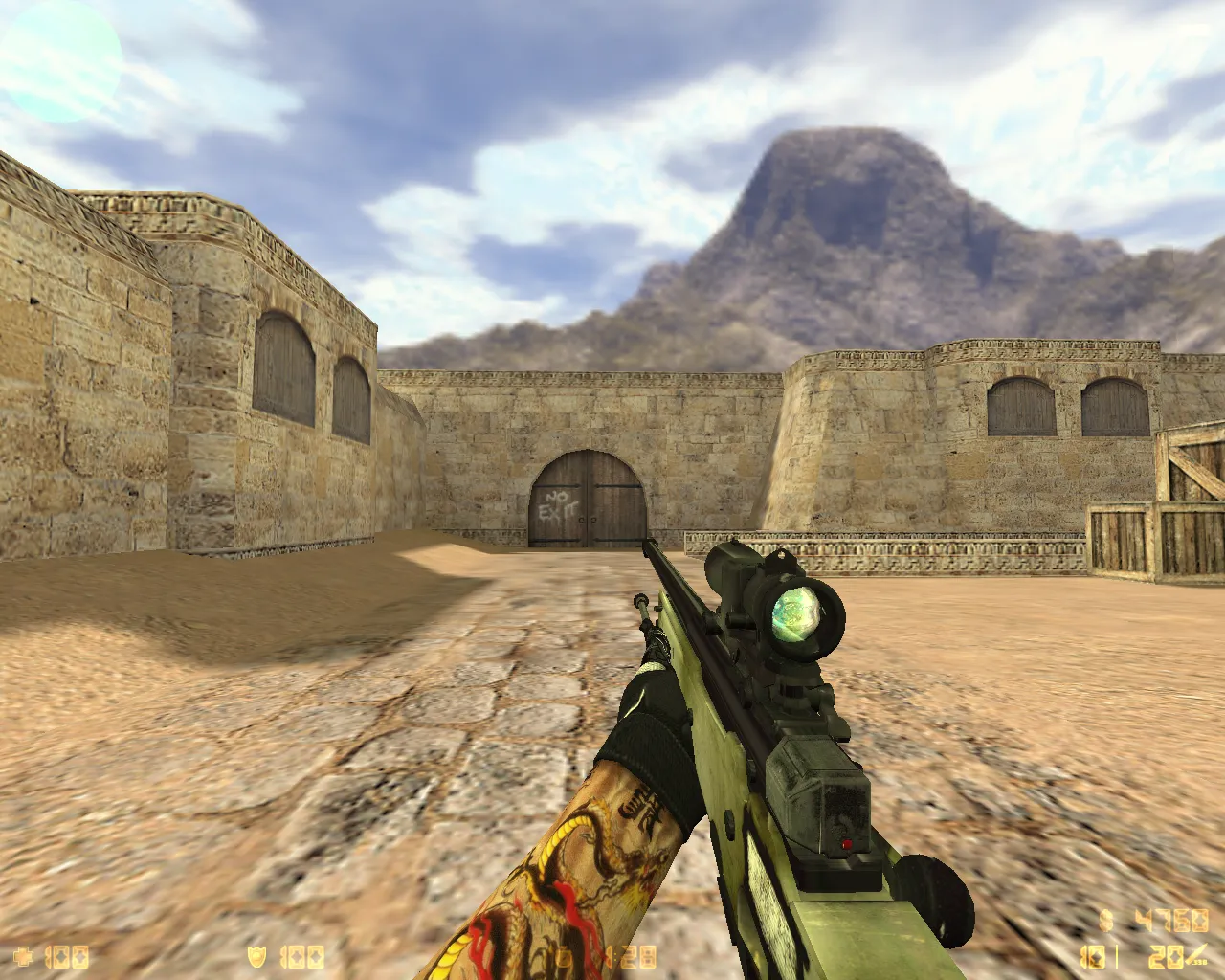Click the money amount 4750

1172,922
